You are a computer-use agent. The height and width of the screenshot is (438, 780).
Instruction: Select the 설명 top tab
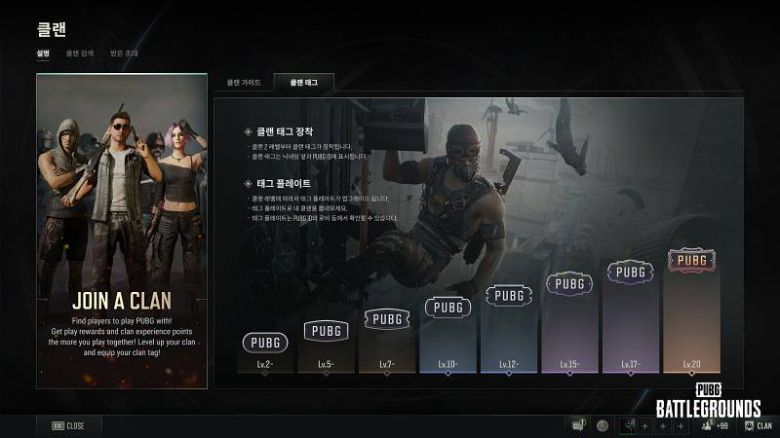click(x=43, y=52)
